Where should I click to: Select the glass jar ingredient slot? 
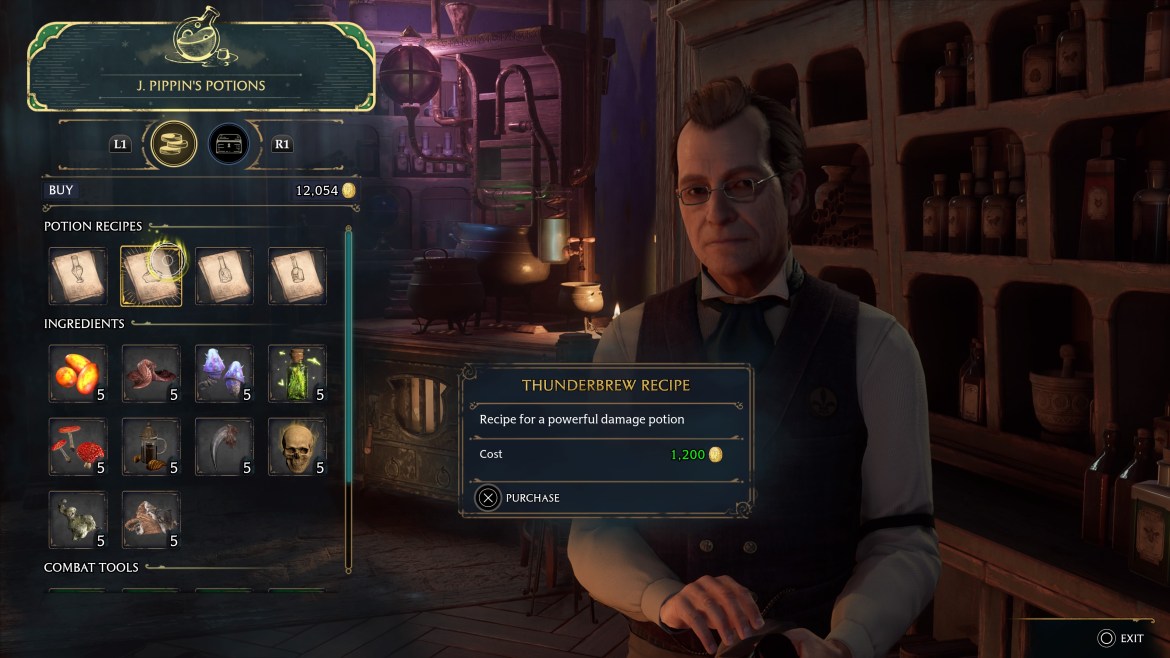[x=151, y=447]
